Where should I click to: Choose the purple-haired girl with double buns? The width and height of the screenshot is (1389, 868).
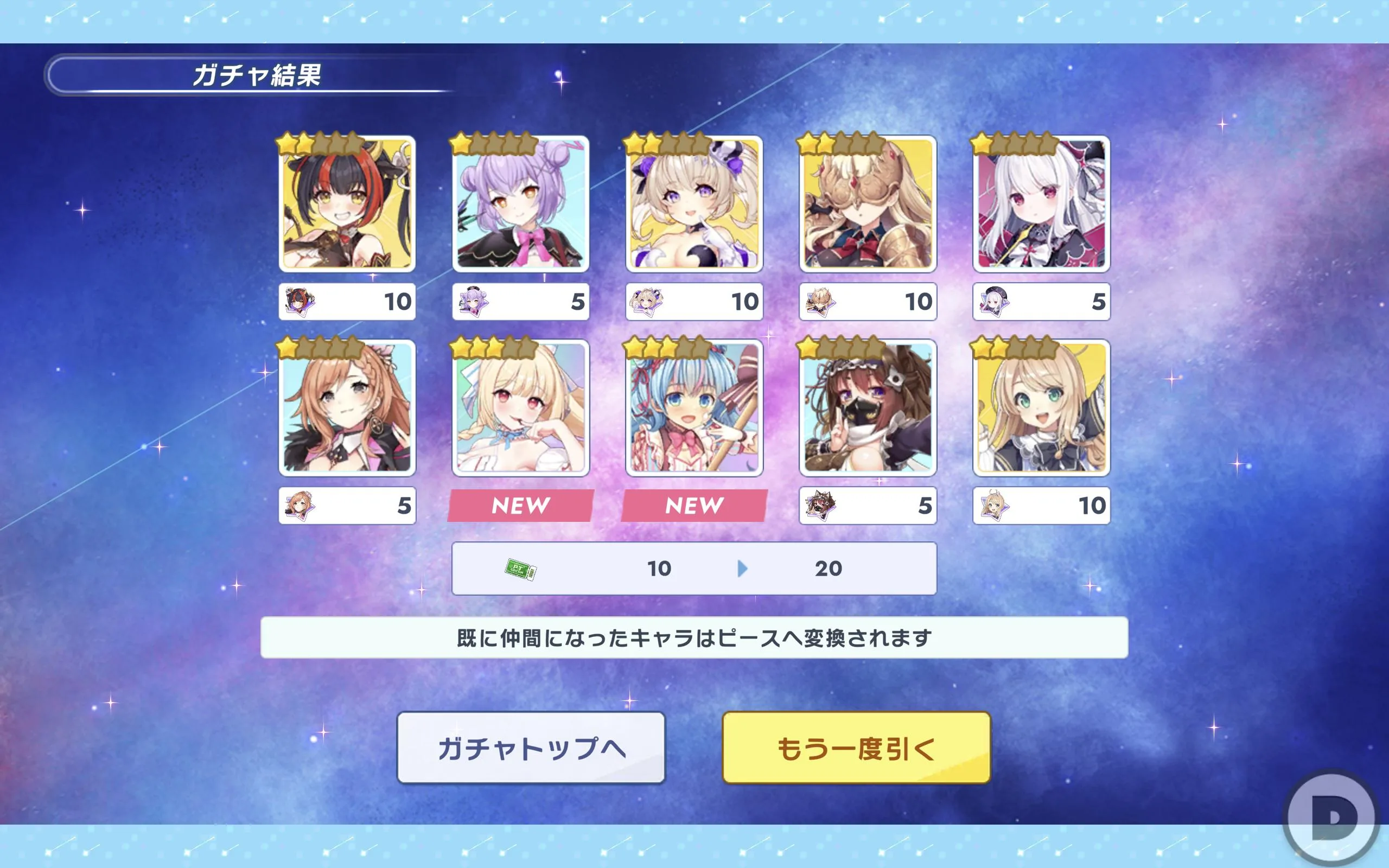point(520,204)
